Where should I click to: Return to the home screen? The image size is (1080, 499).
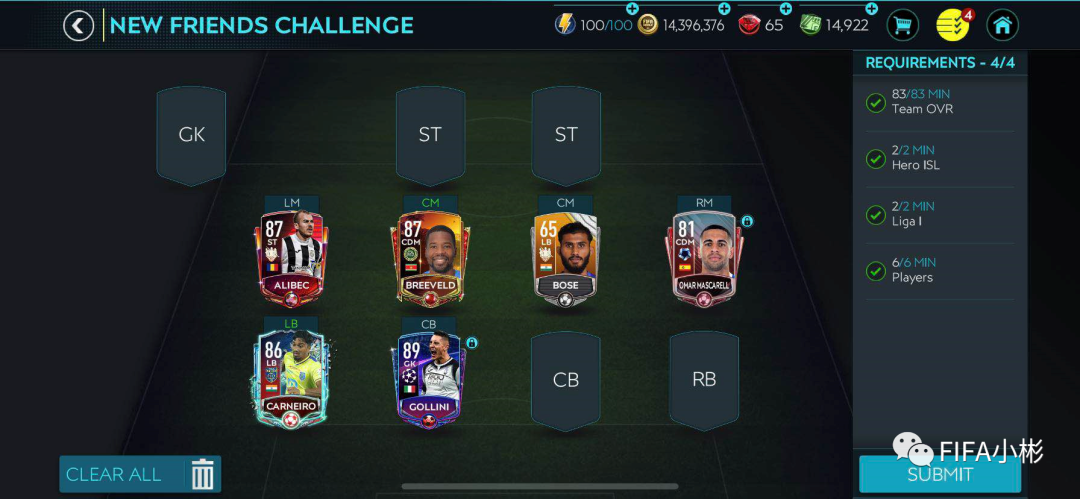coord(1002,25)
